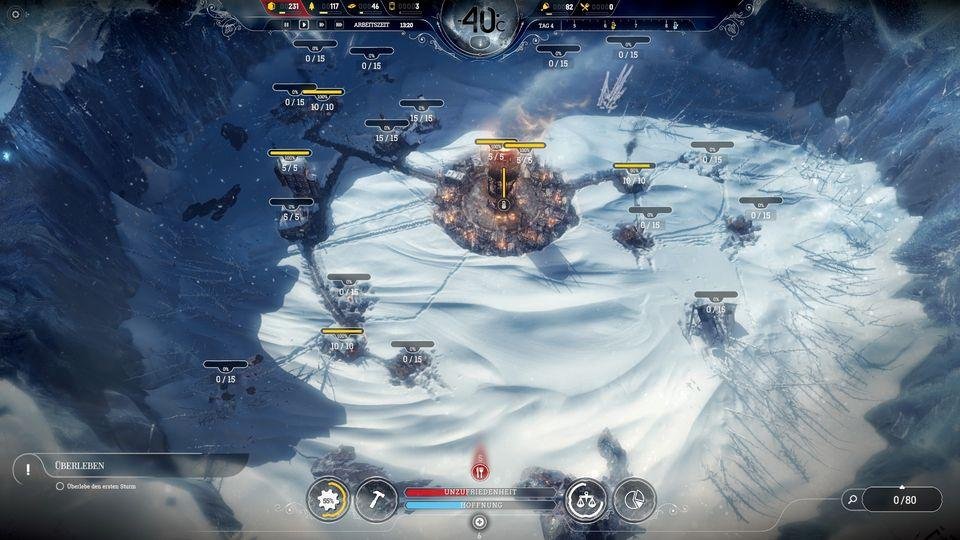Open the settings gear in the corner
This screenshot has height=540, width=960.
point(15,14)
